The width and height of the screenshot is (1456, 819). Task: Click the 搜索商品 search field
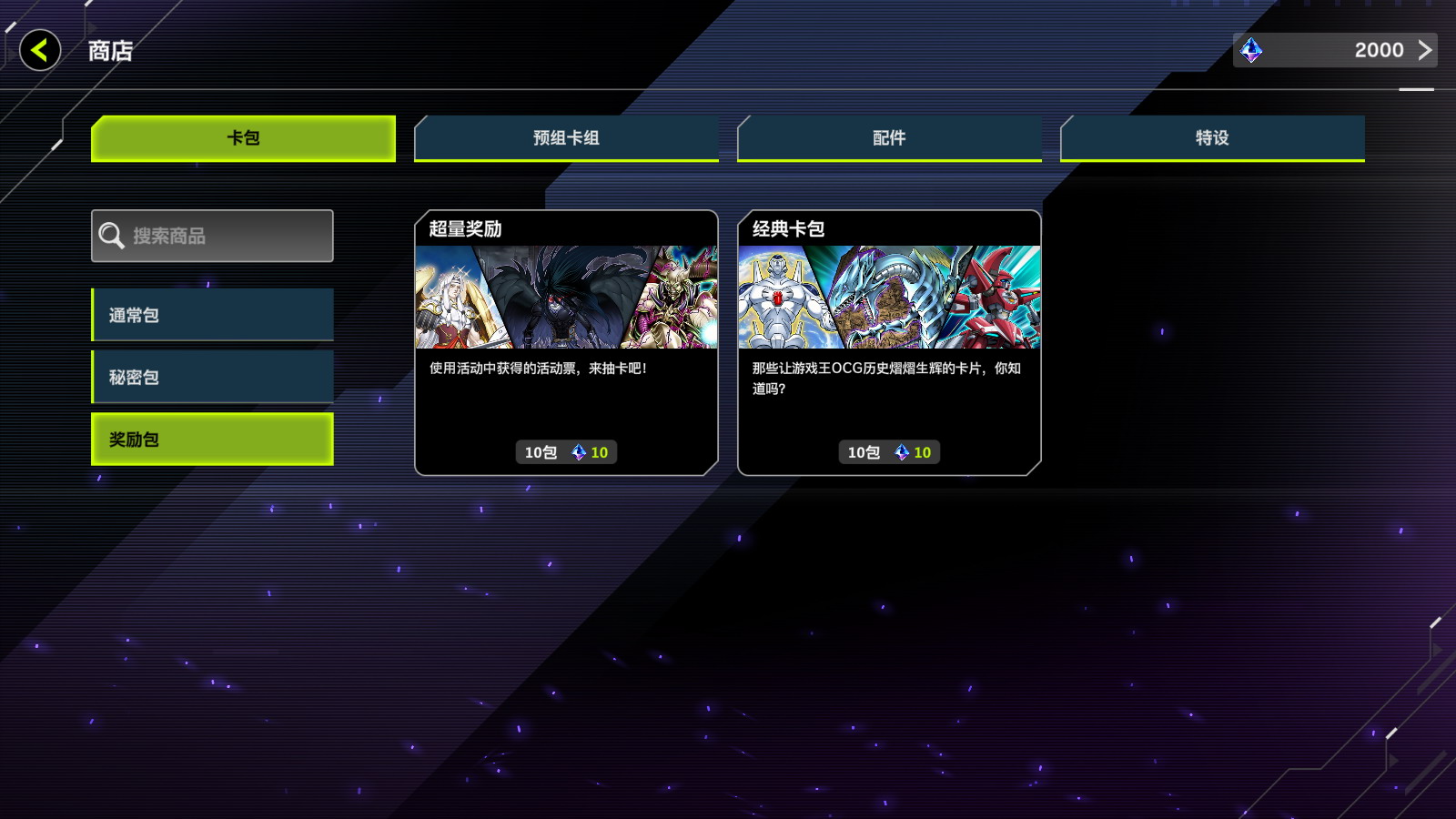point(212,236)
